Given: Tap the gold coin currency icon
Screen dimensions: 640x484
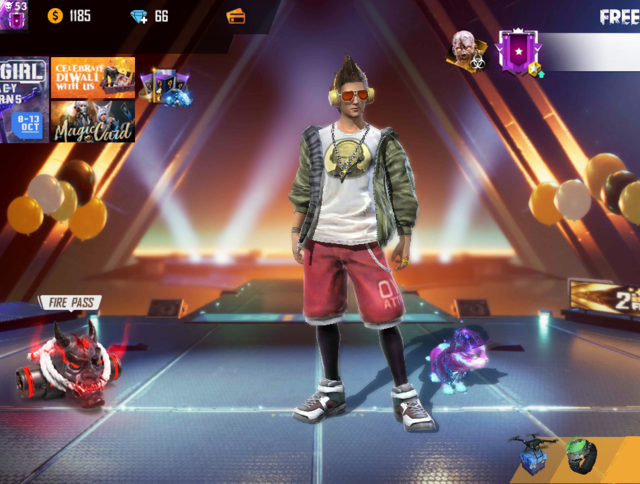Looking at the screenshot, I should [x=54, y=16].
